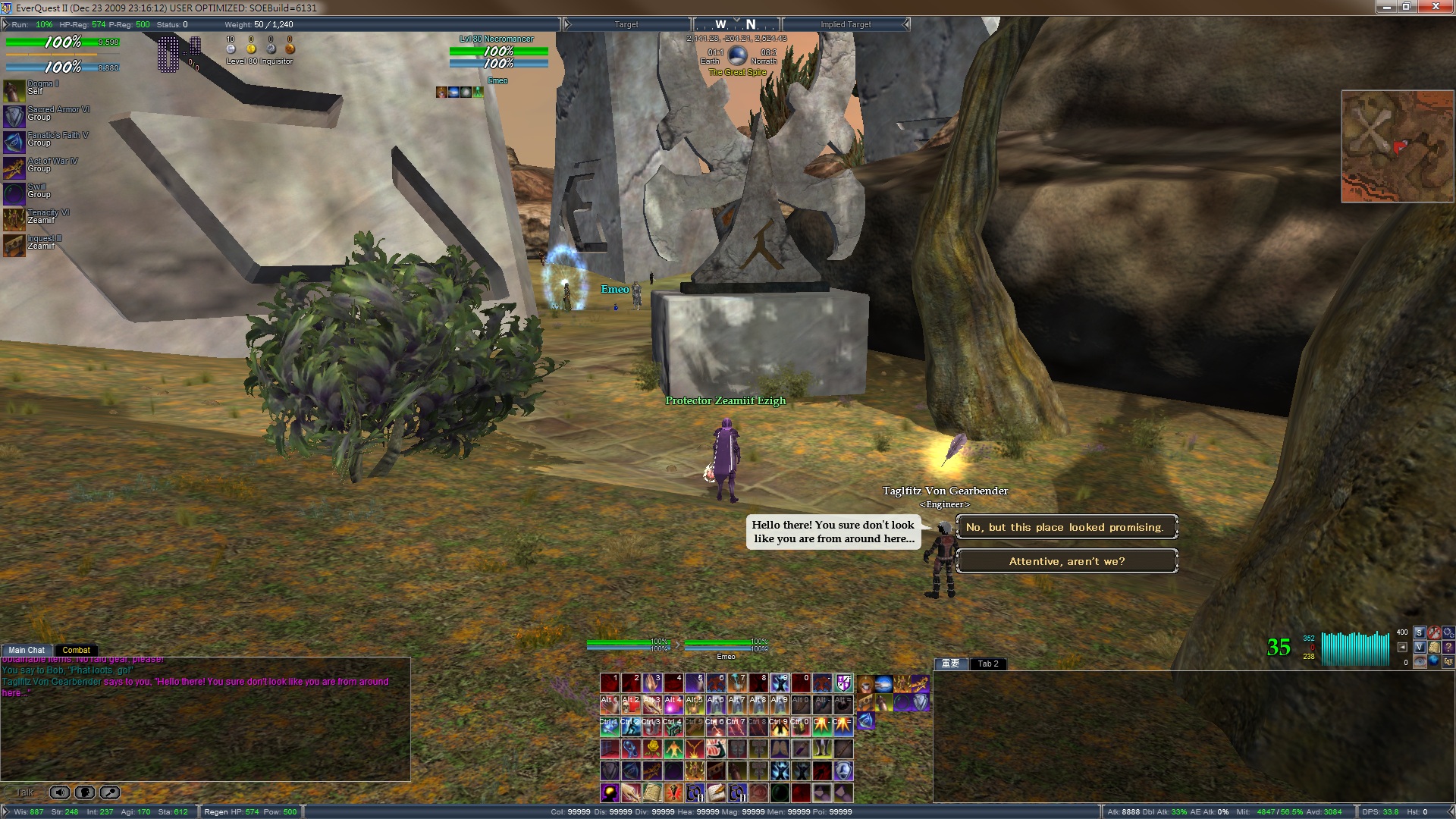Click the Talk voice button
This screenshot has height=819, width=1456.
24,792
